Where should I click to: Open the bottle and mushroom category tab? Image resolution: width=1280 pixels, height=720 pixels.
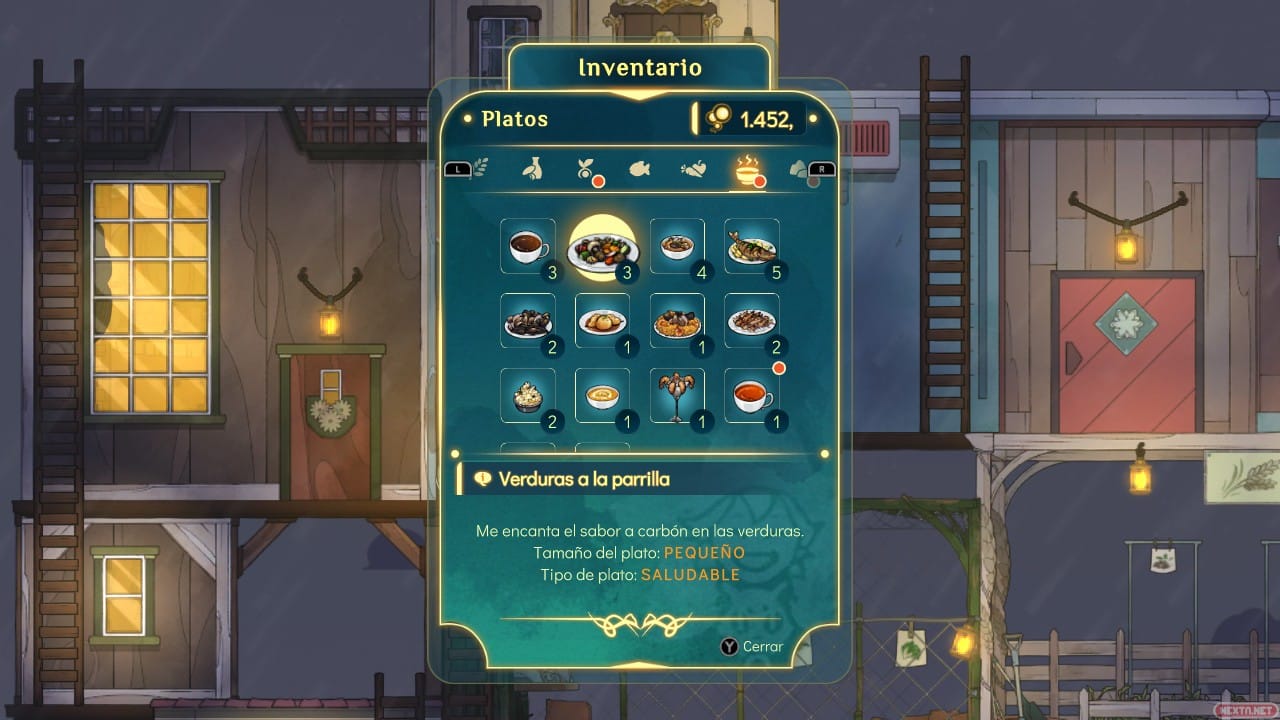[533, 169]
